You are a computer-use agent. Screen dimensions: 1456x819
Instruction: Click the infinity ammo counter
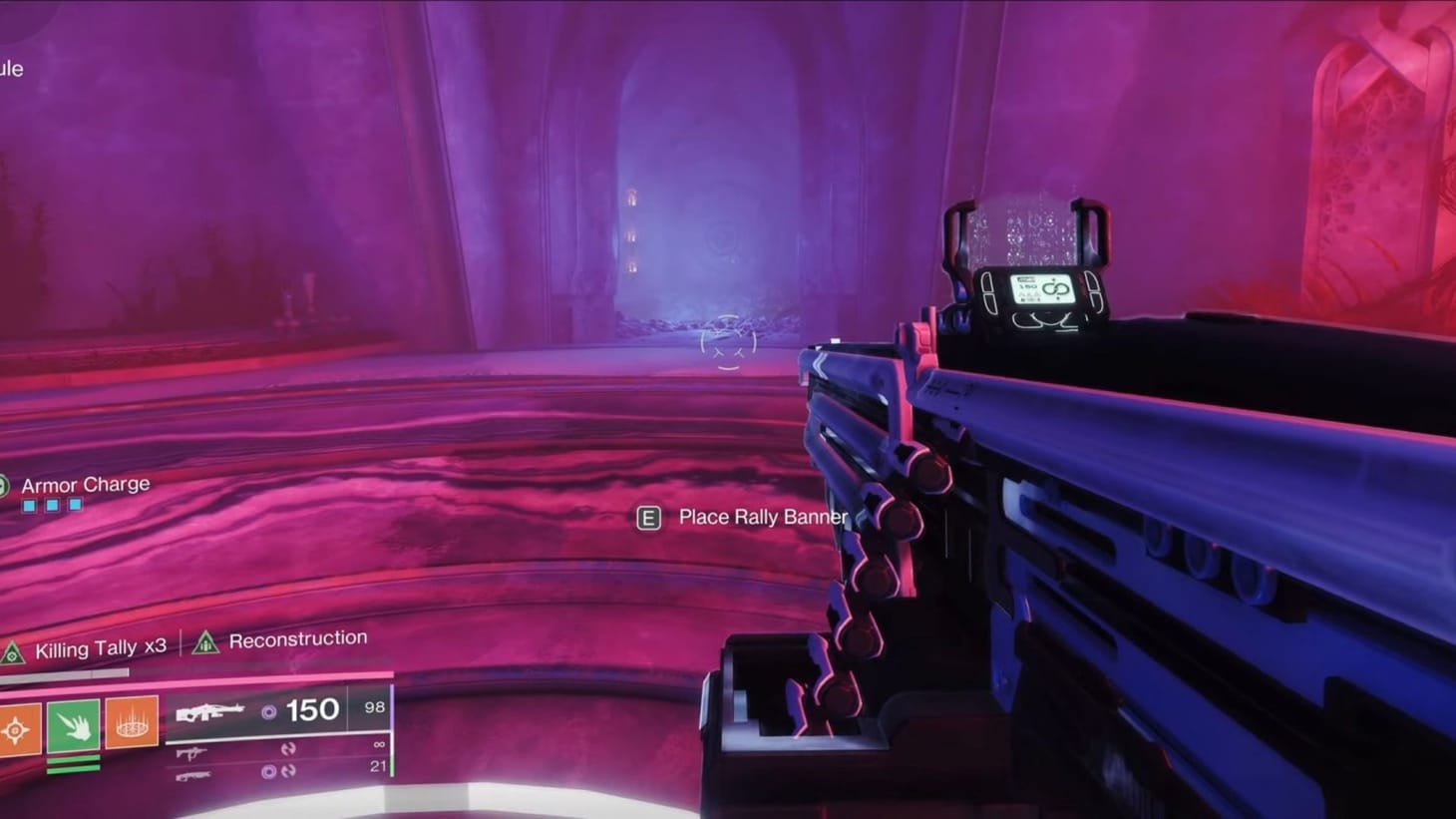pos(380,744)
